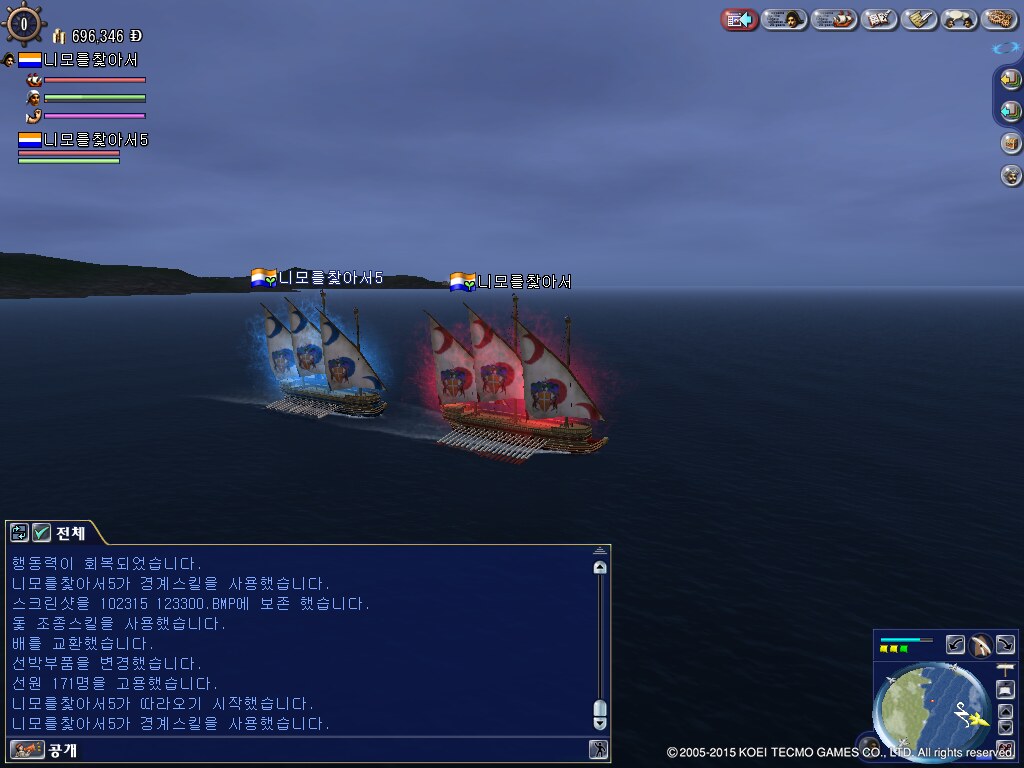The width and height of the screenshot is (1024, 768).
Task: Click the emote figure button in chat bar
Action: point(598,749)
